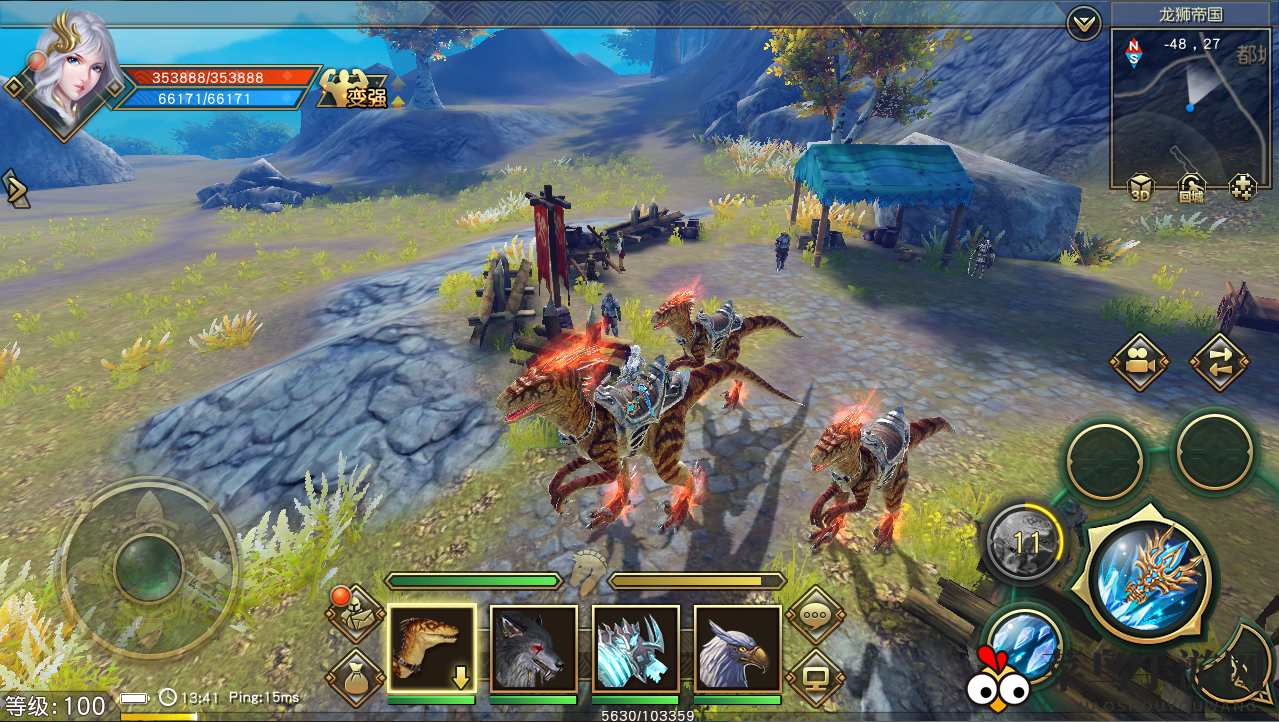Expand the left side panel arrow
Screen dimensions: 1279x722
(x=15, y=188)
